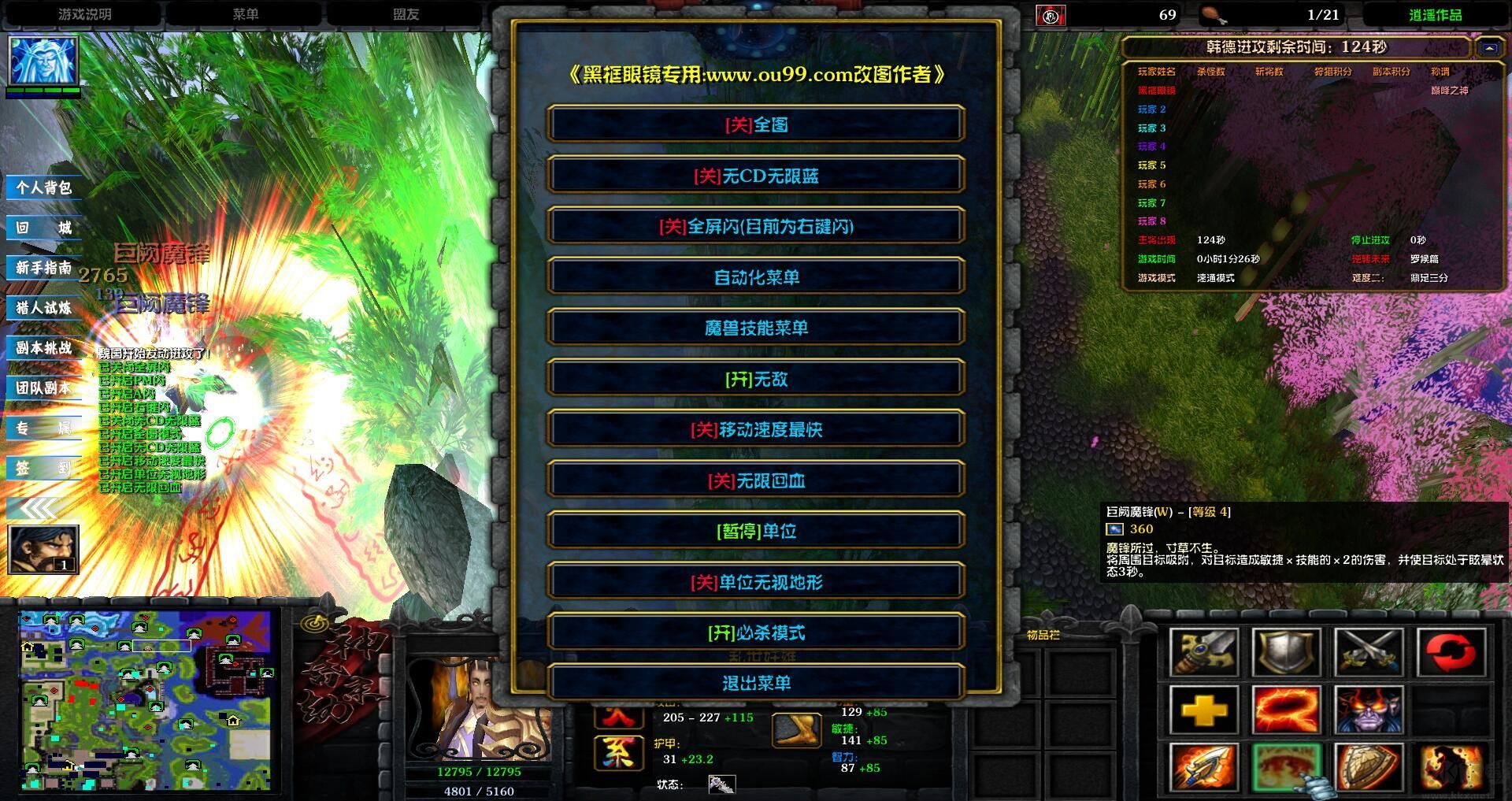Image resolution: width=1512 pixels, height=801 pixels.
Task: Open the 个人背包 personal bag
Action: click(x=44, y=187)
